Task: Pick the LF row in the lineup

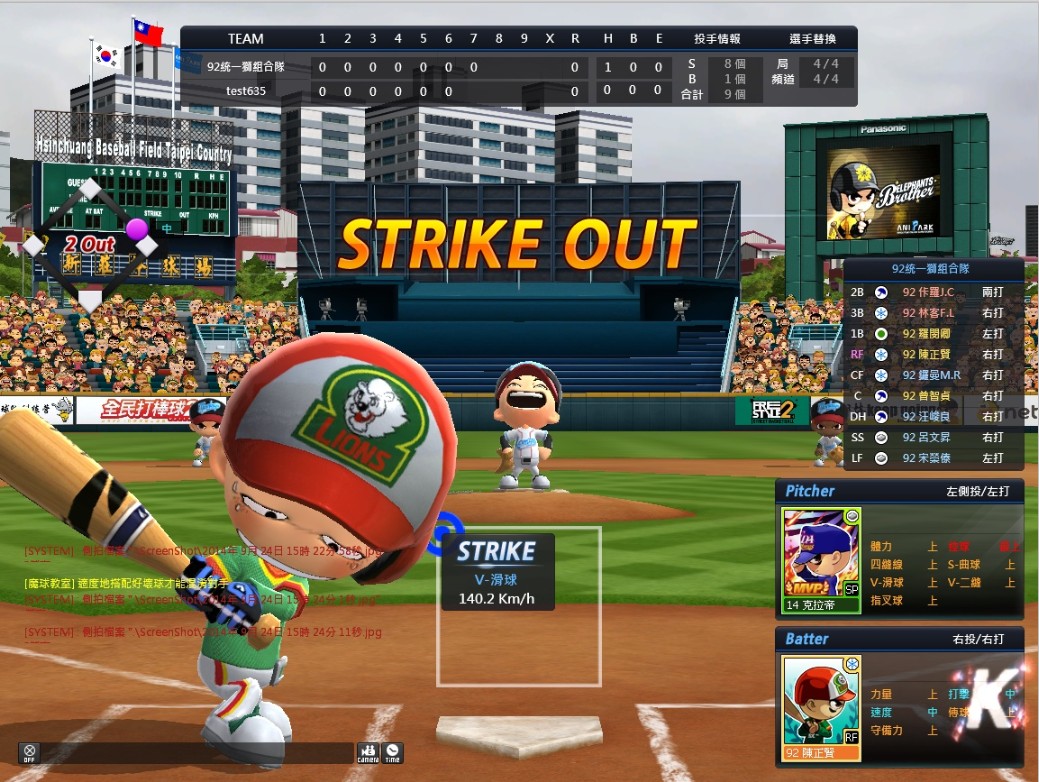Action: (932, 458)
